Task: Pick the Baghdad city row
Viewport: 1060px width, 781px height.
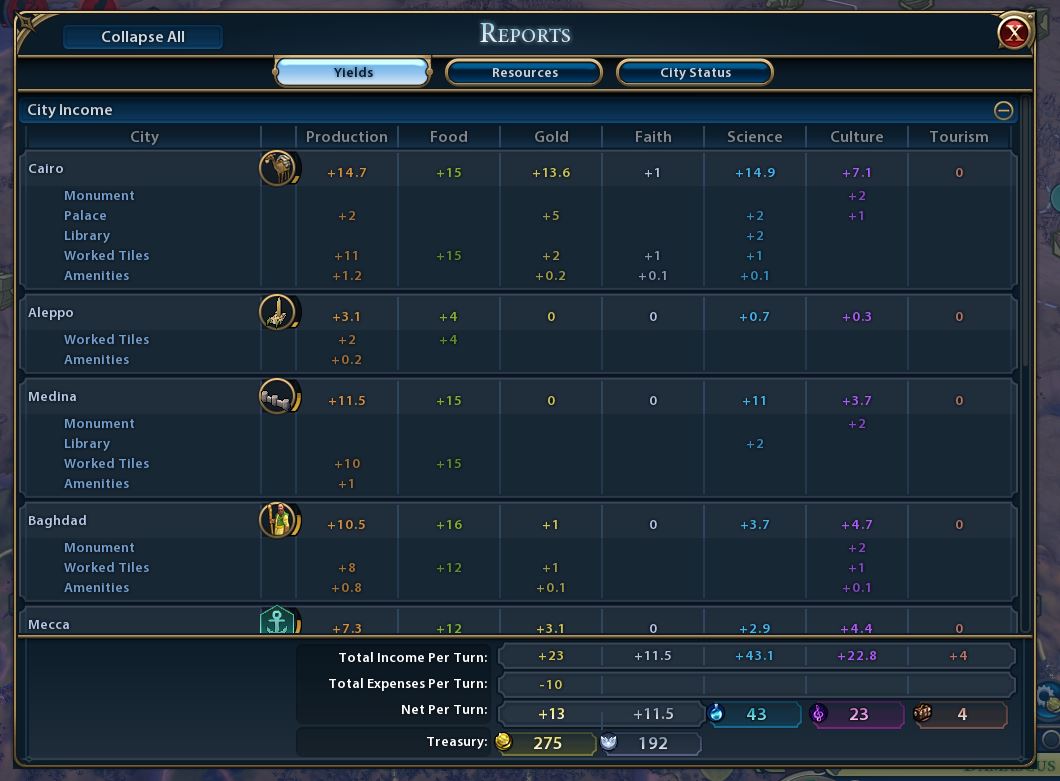Action: point(58,521)
